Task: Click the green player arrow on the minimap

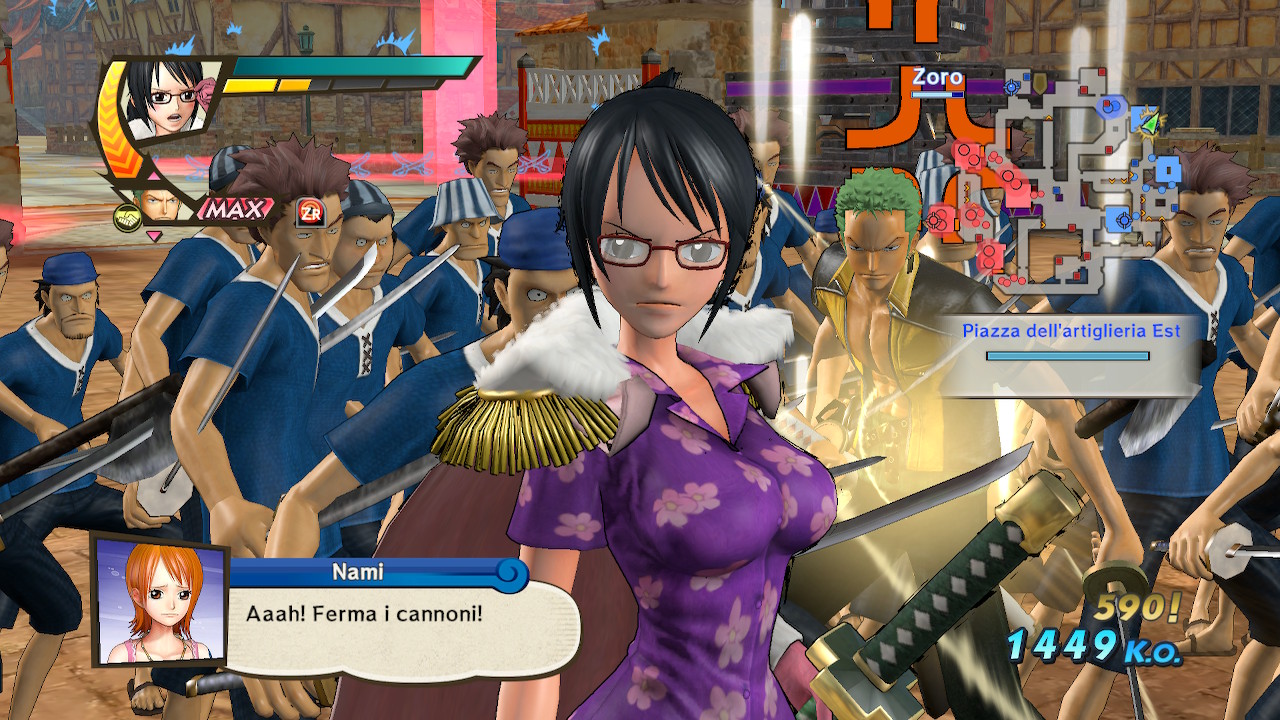Action: pos(1150,122)
